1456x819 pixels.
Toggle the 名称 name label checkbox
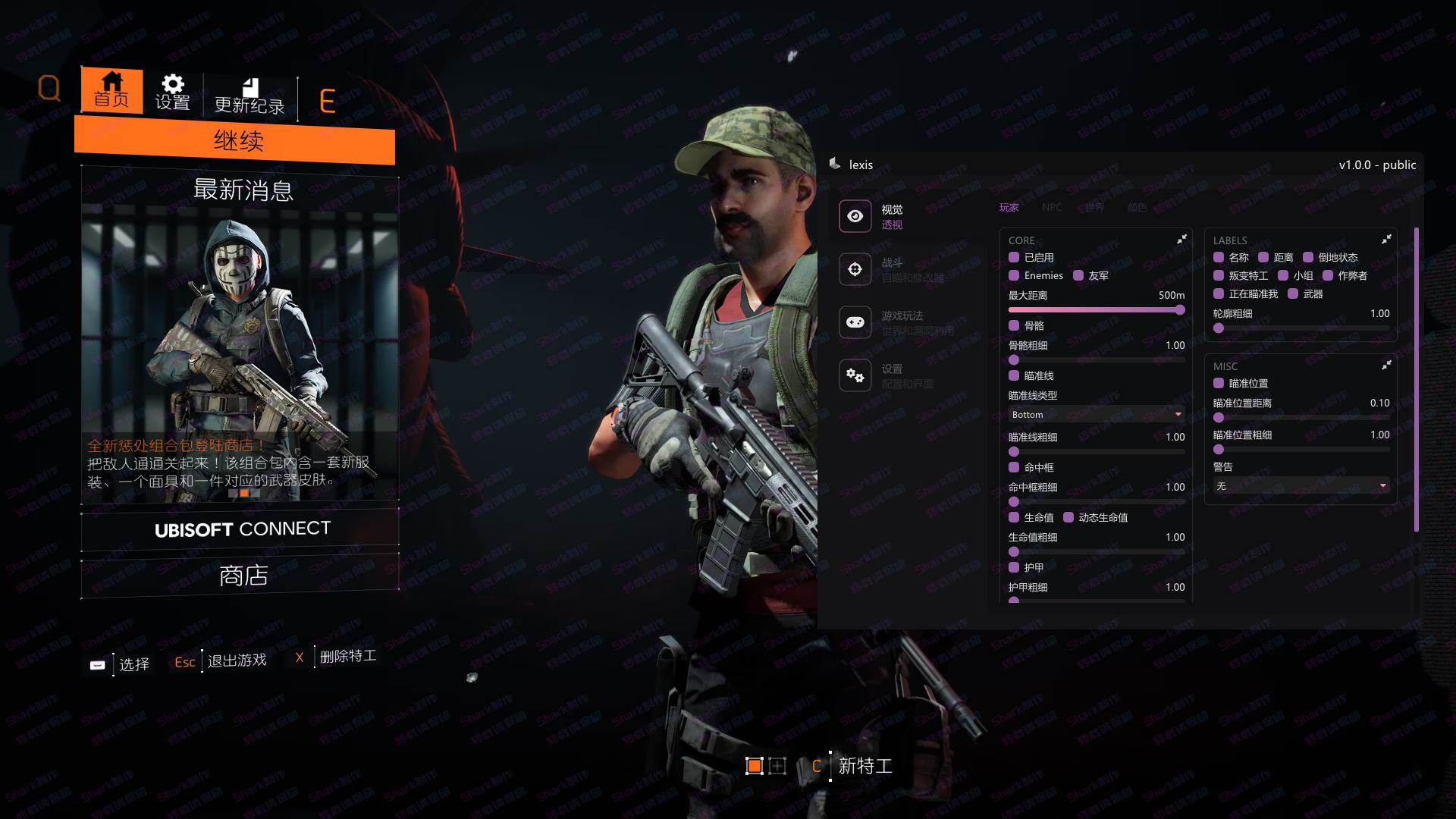click(1219, 258)
